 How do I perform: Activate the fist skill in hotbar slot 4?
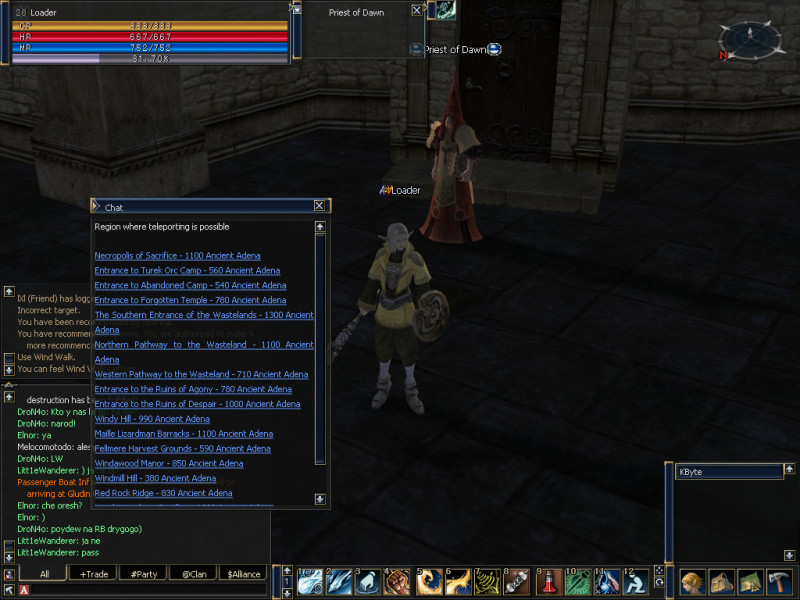pyautogui.click(x=397, y=582)
